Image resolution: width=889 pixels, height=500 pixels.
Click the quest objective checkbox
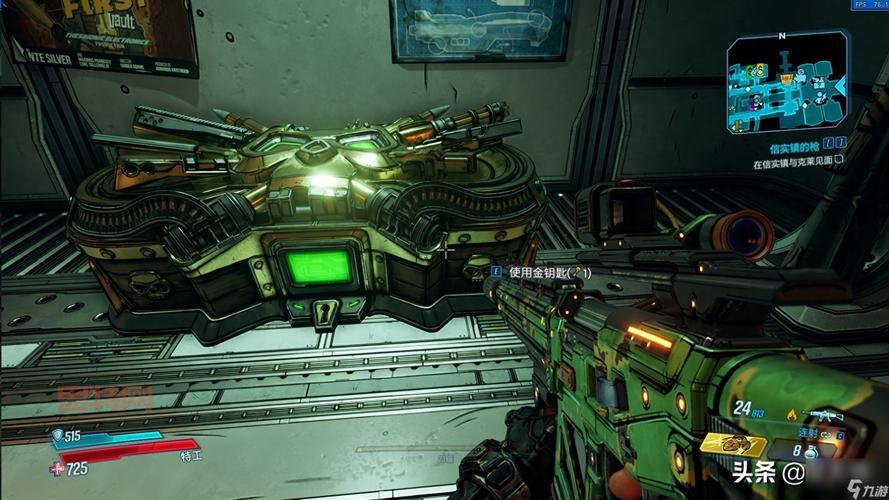pos(839,159)
